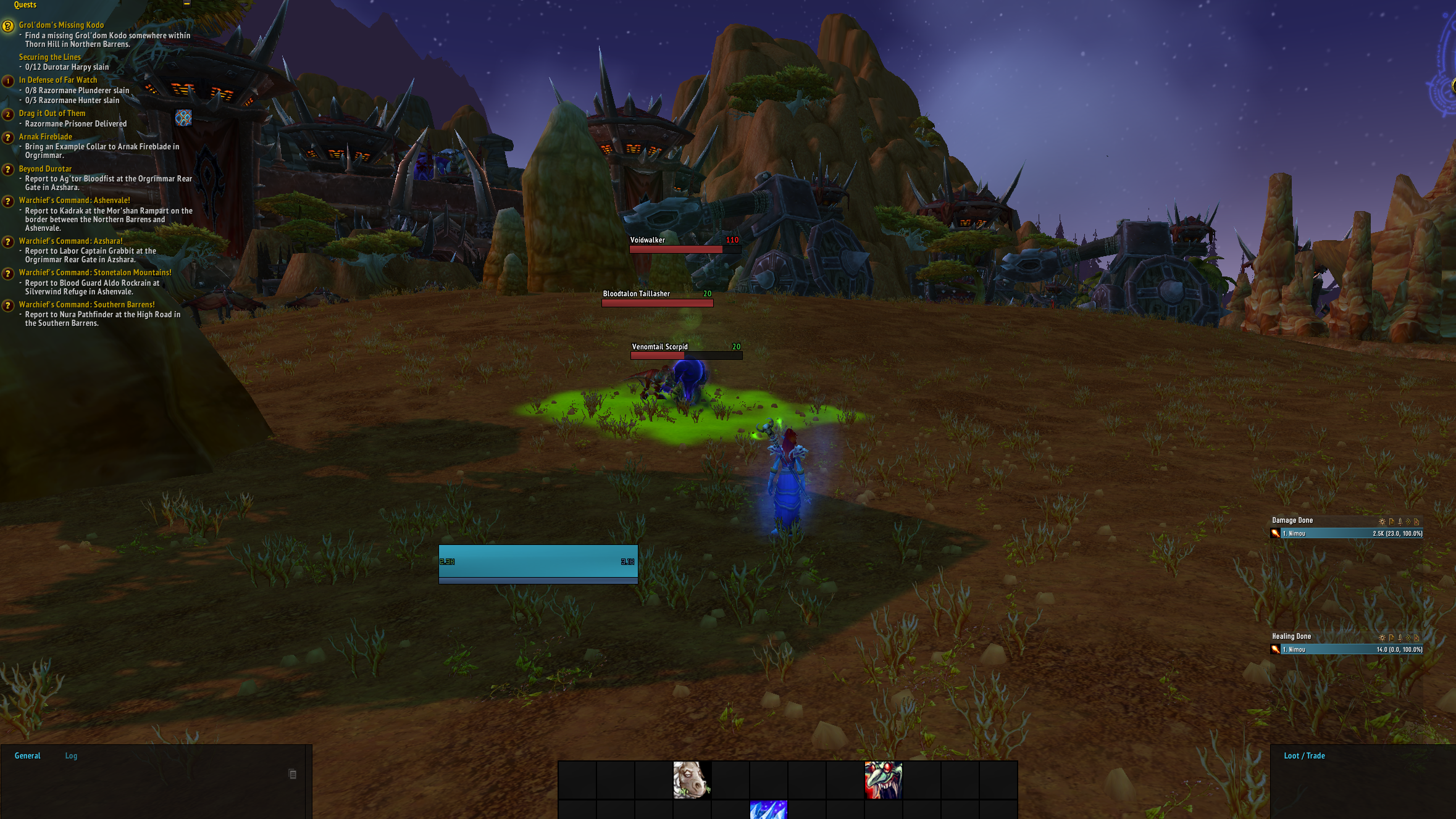Viewport: 1456px width, 819px height.
Task: Open Grol'dom's Missing Kodo quest entry
Action: point(61,25)
